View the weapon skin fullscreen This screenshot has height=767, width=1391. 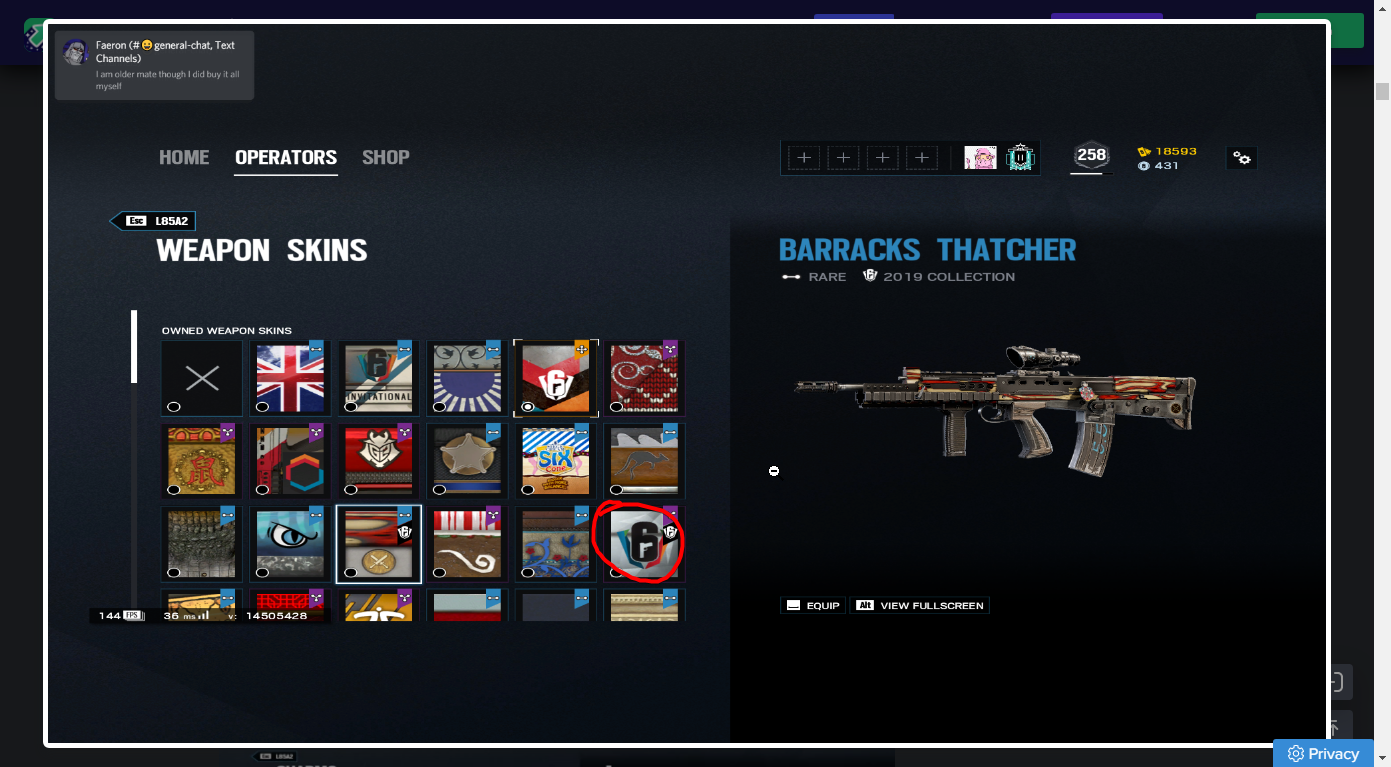[x=920, y=605]
